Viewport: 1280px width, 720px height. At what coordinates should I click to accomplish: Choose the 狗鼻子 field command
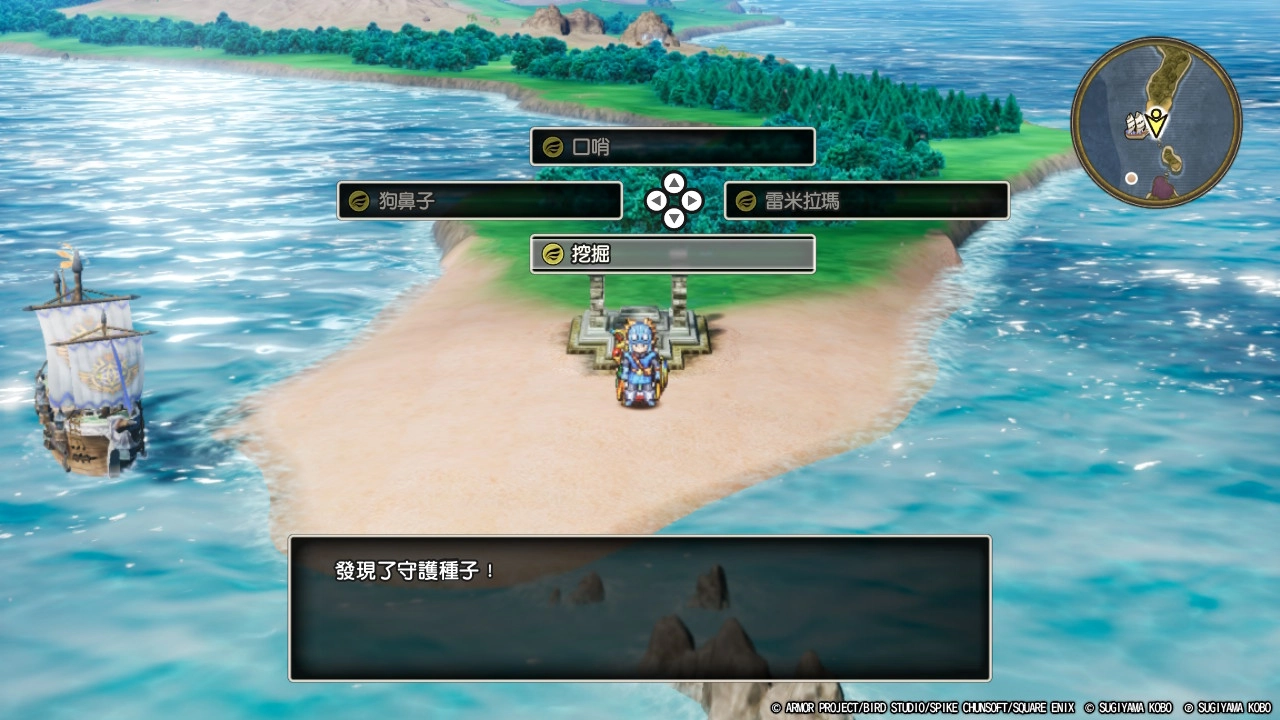coord(478,201)
